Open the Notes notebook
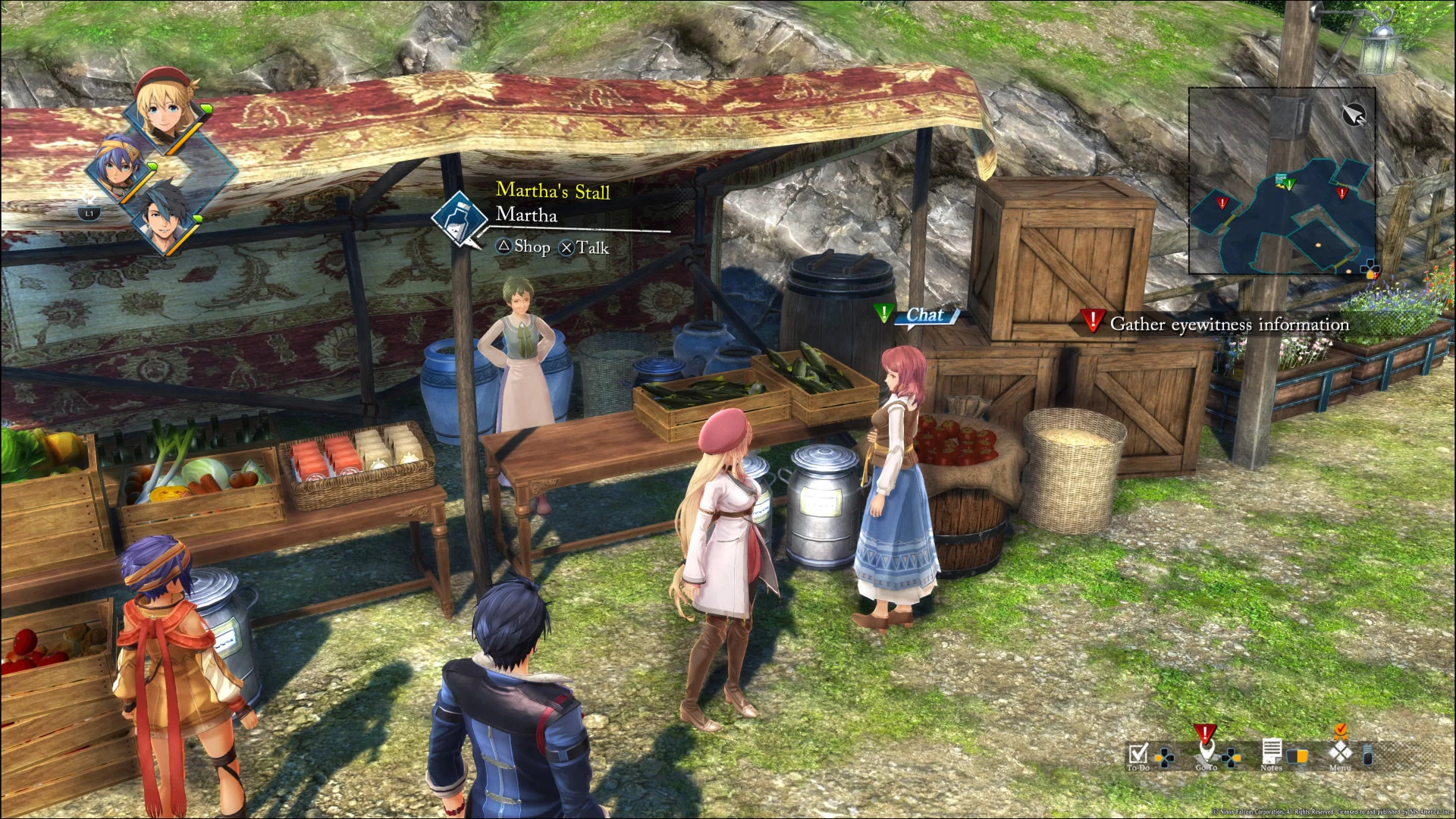1456x819 pixels. pos(1272,753)
